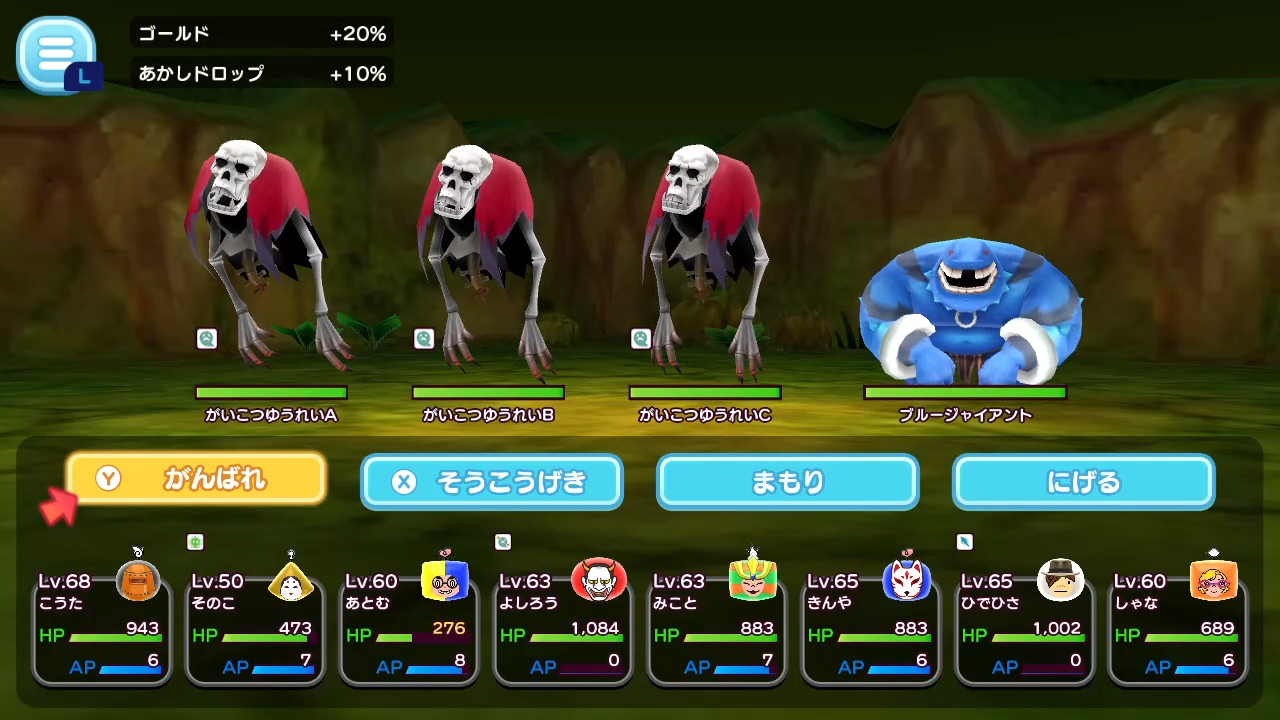The image size is (1280, 720).
Task: Select こうた's orange robot portrait icon
Action: 138,581
